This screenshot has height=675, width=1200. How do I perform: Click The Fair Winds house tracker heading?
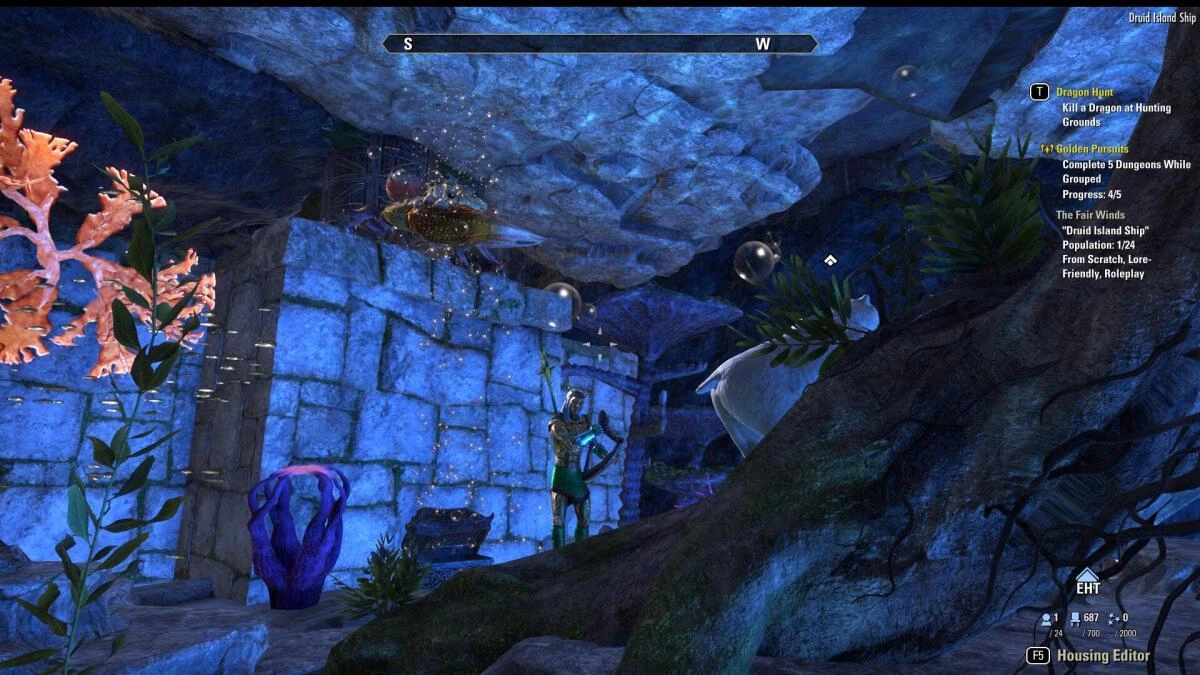coord(1090,215)
